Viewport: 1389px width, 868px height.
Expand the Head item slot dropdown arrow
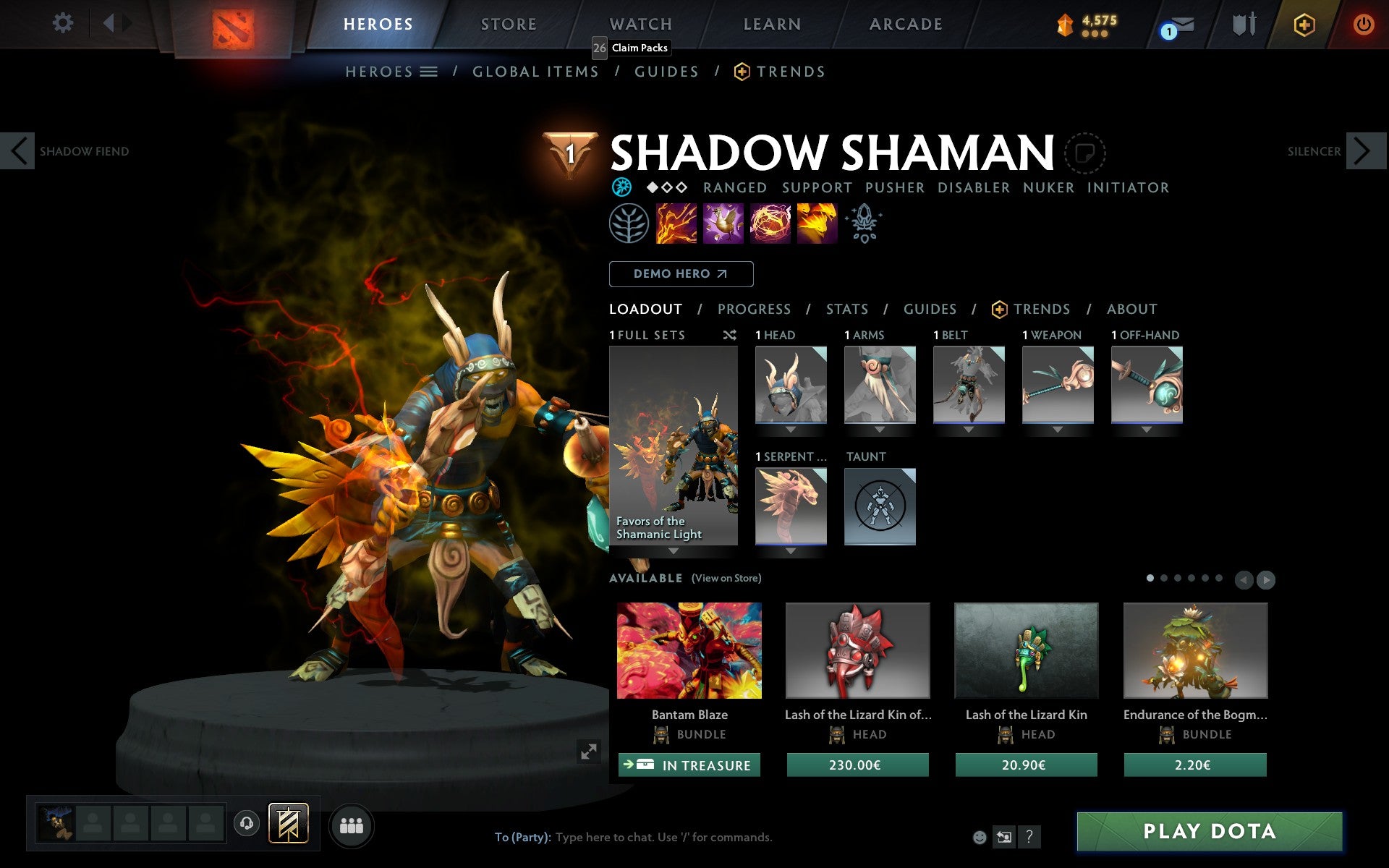coord(790,428)
